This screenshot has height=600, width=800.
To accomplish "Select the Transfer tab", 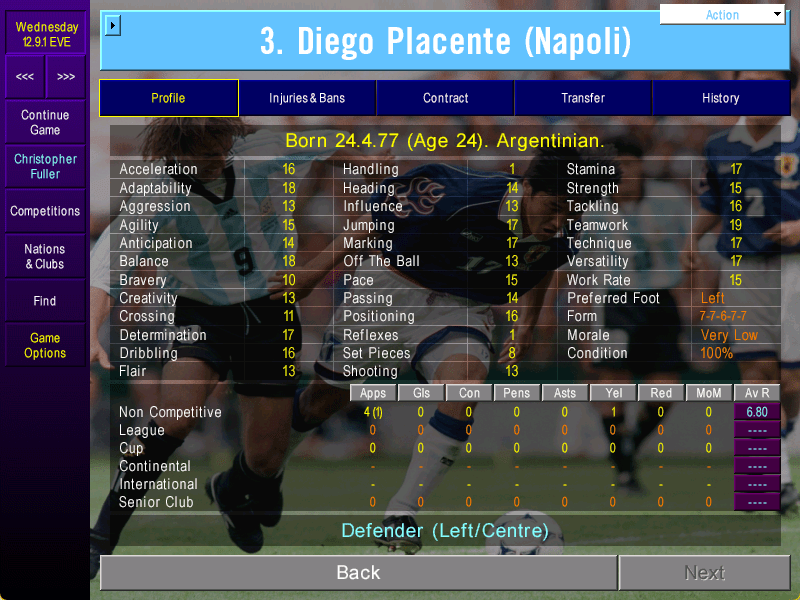I will 583,98.
